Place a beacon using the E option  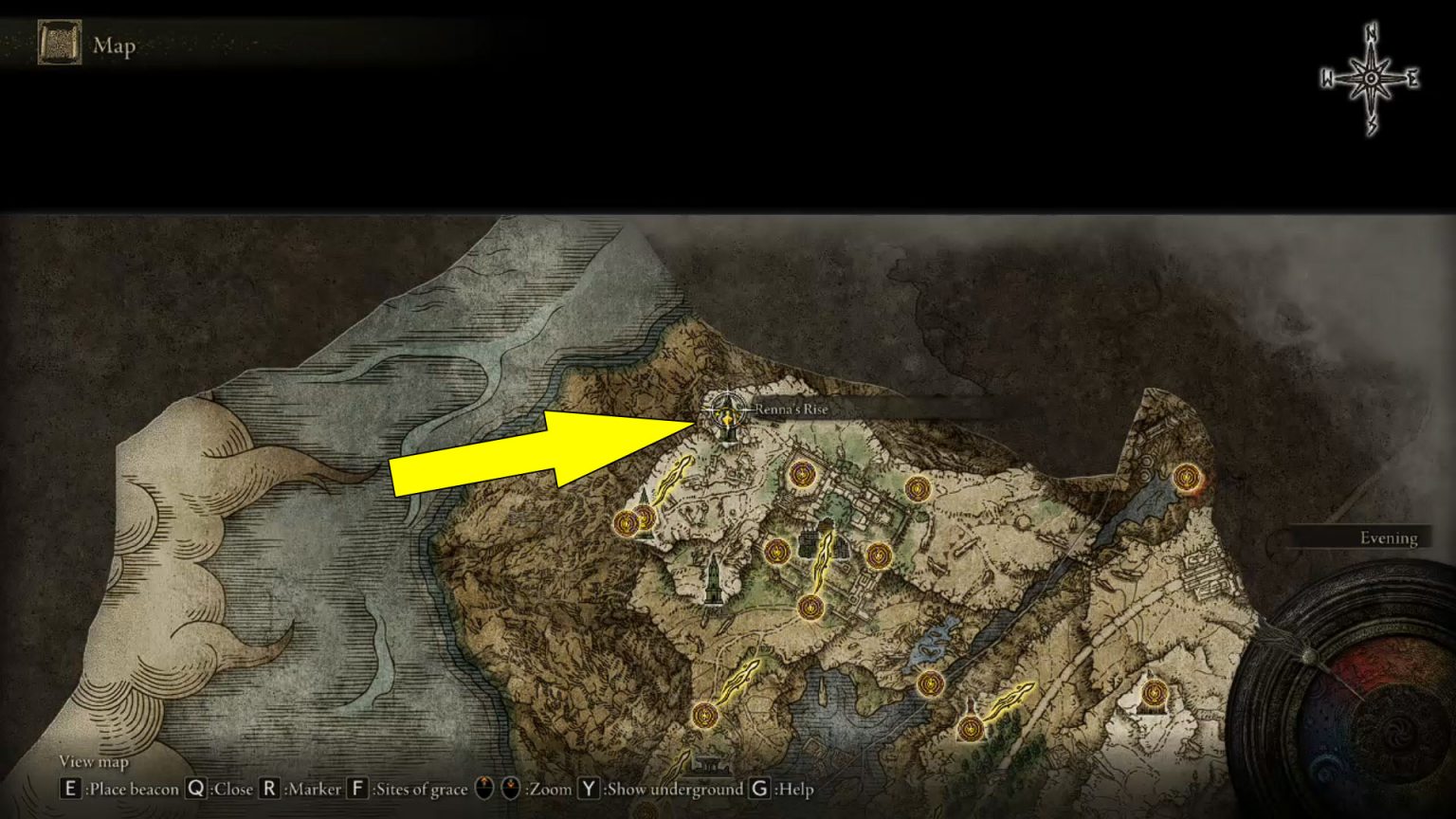coord(70,788)
